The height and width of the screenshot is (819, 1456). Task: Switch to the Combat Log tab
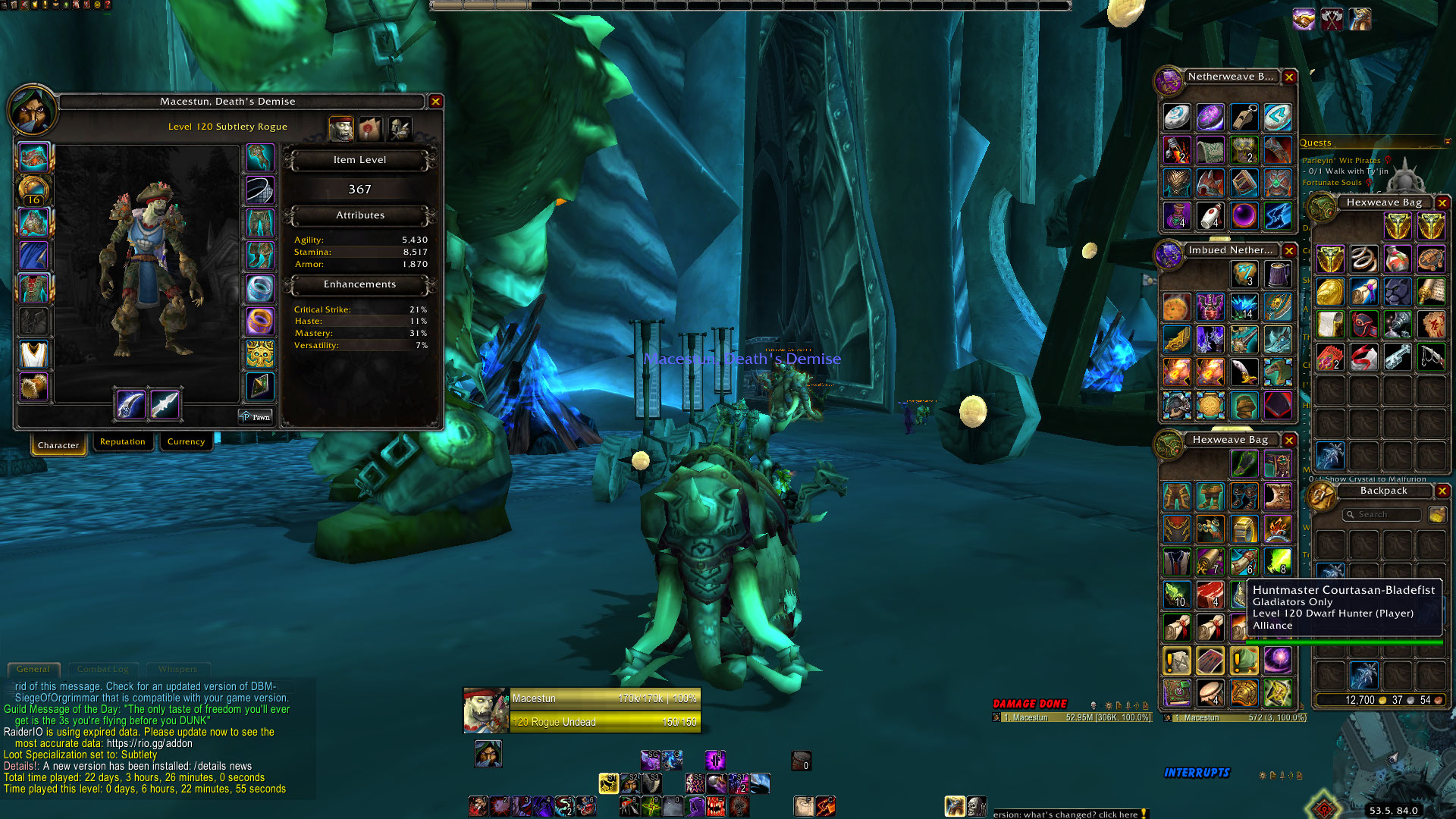click(x=103, y=670)
